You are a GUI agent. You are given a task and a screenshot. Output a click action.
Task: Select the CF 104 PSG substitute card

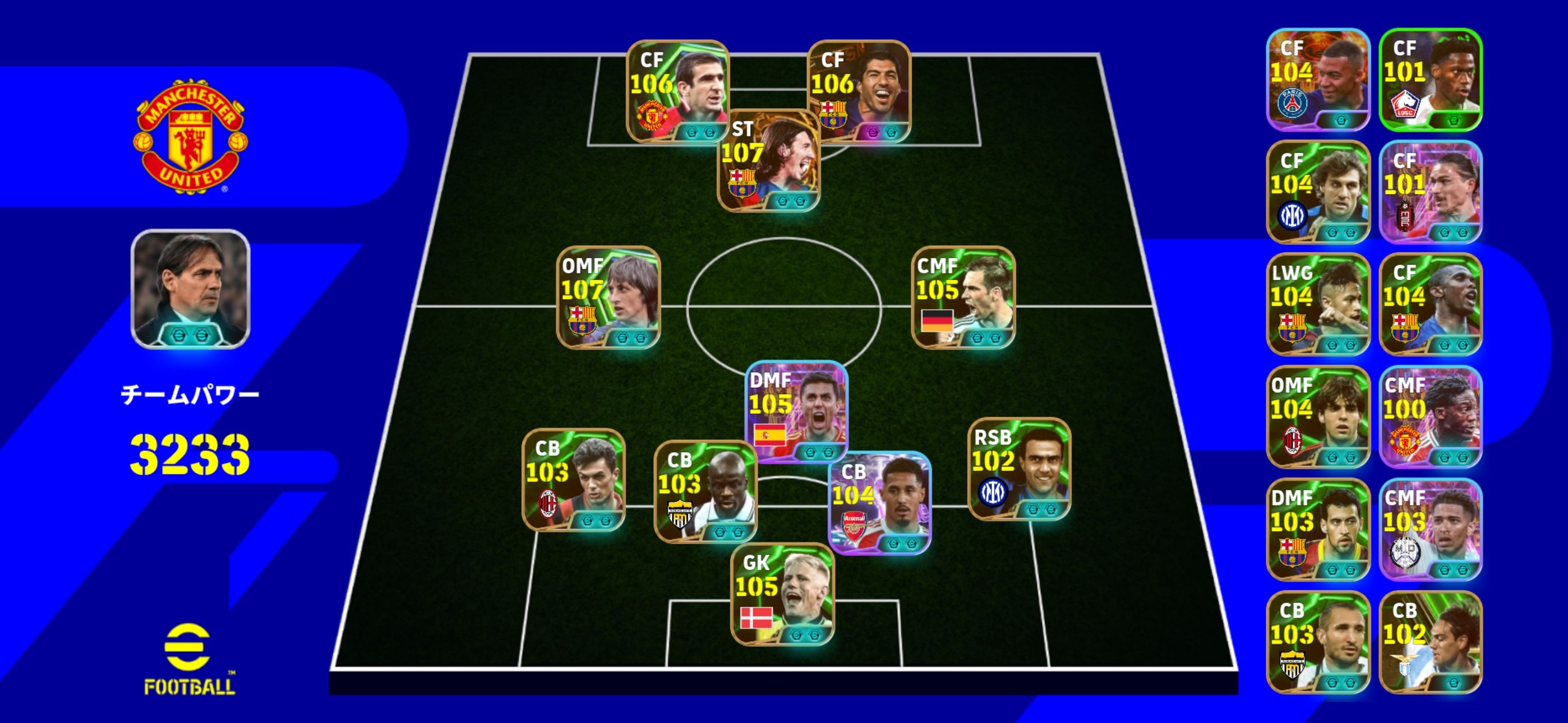pos(1318,80)
